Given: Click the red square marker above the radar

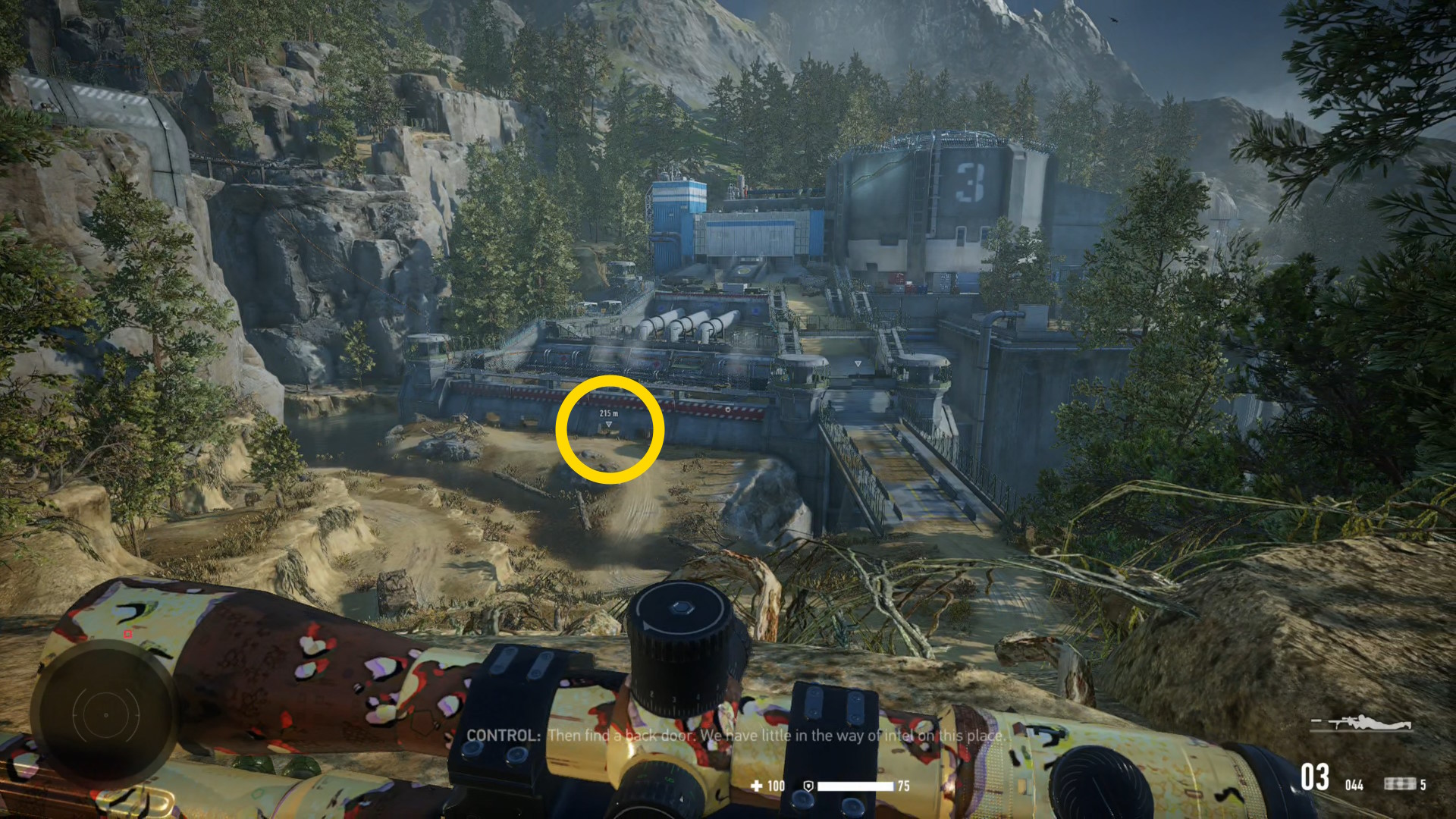Looking at the screenshot, I should point(128,634).
